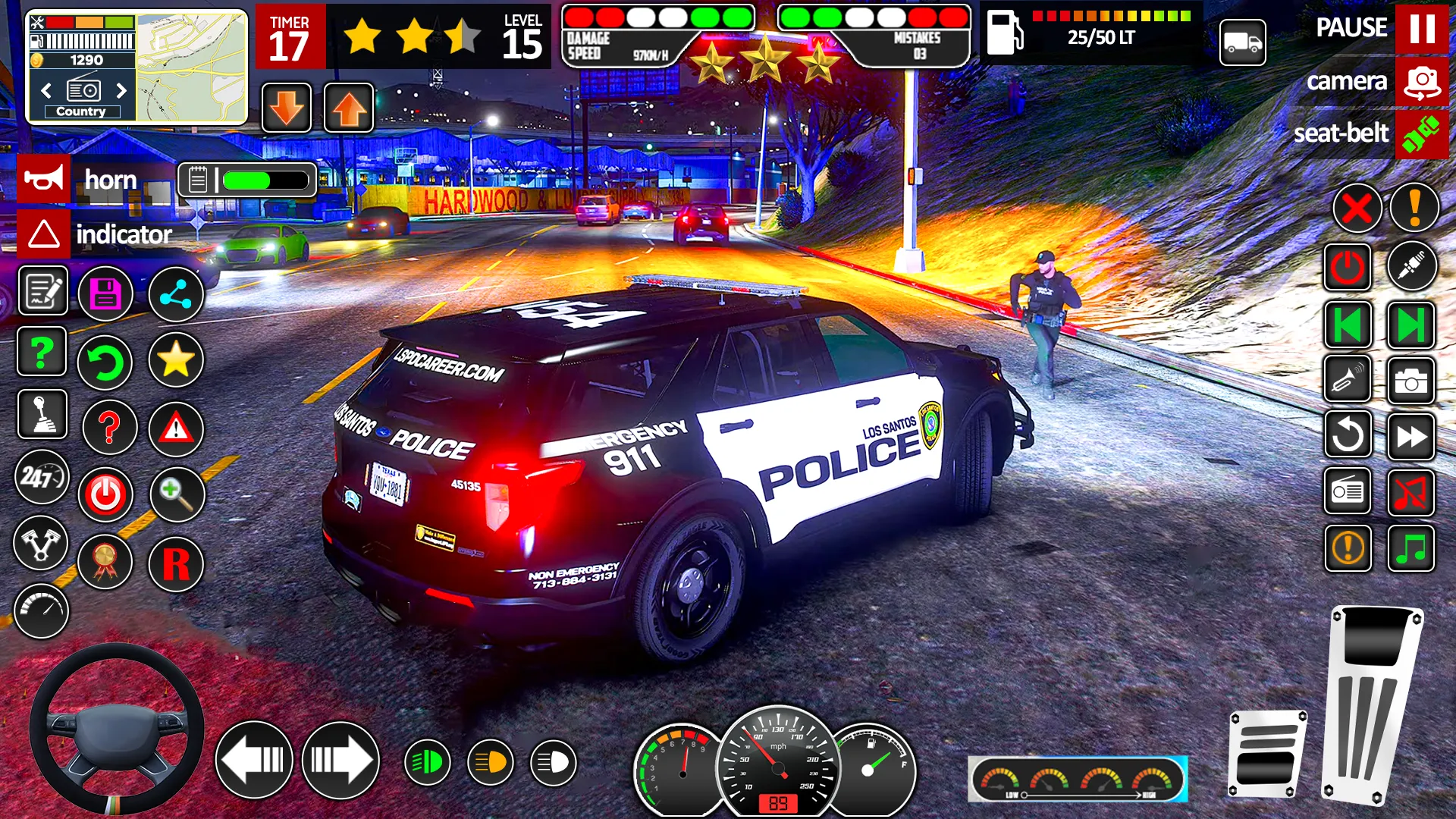Tap the orange down arrow button
Image resolution: width=1456 pixels, height=819 pixels.
coord(287,108)
